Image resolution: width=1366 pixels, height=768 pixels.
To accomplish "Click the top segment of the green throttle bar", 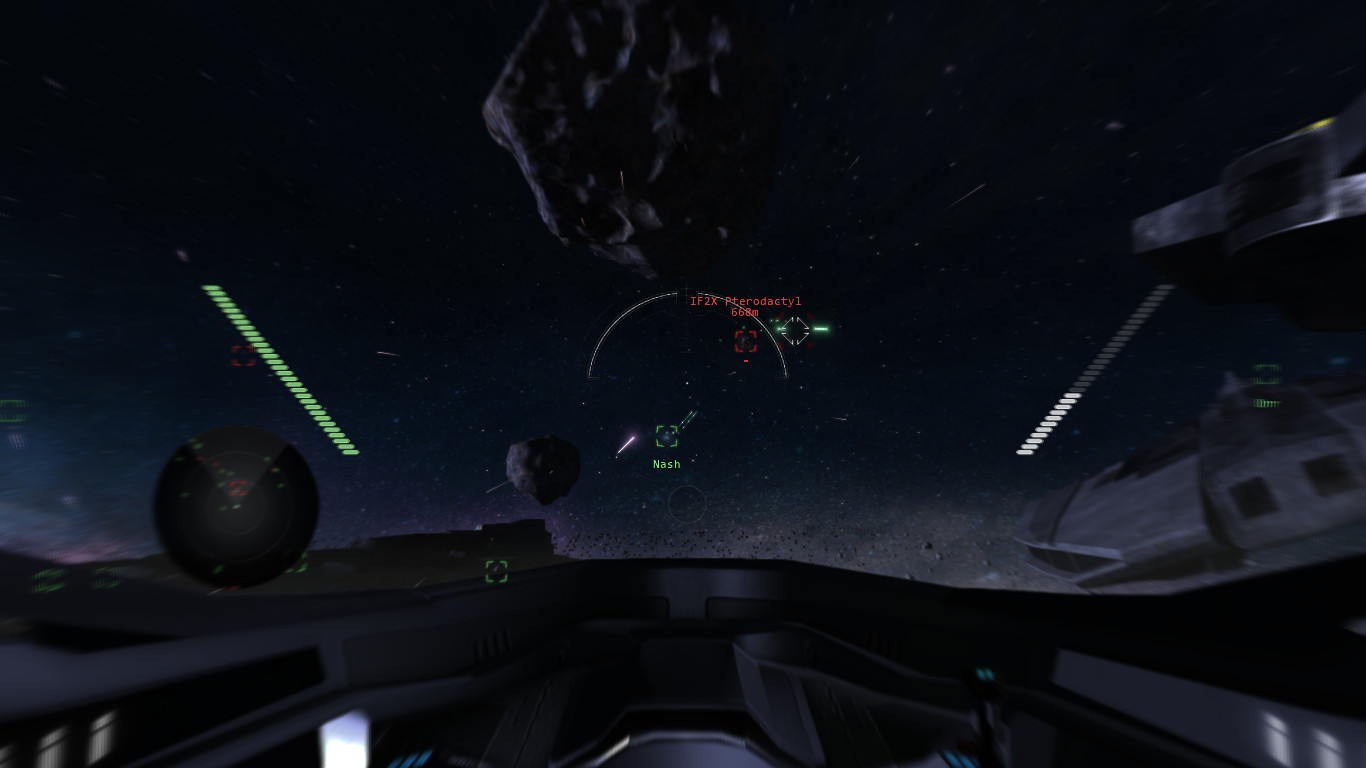I will pos(210,290).
